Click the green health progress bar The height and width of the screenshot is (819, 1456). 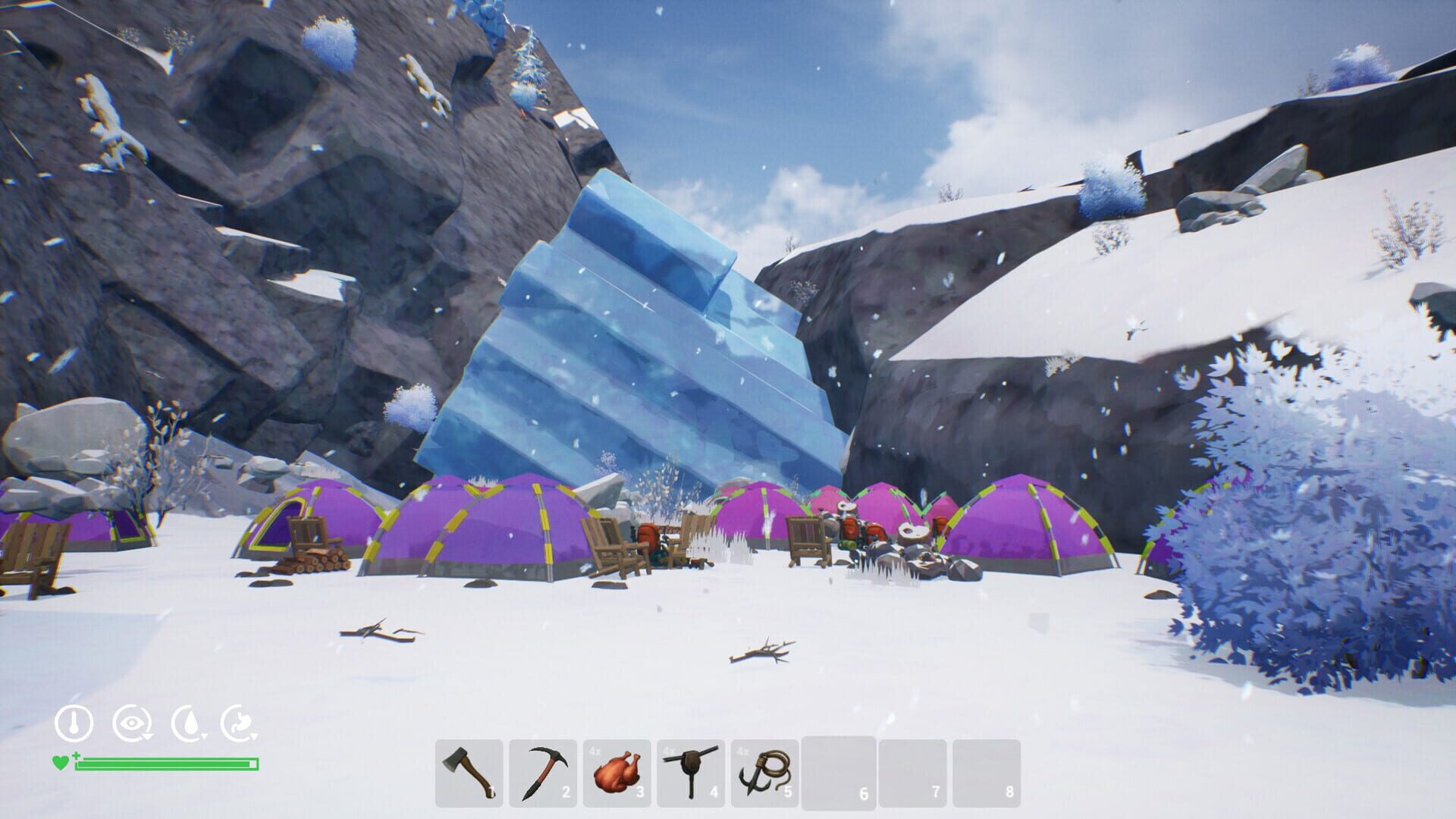point(164,764)
